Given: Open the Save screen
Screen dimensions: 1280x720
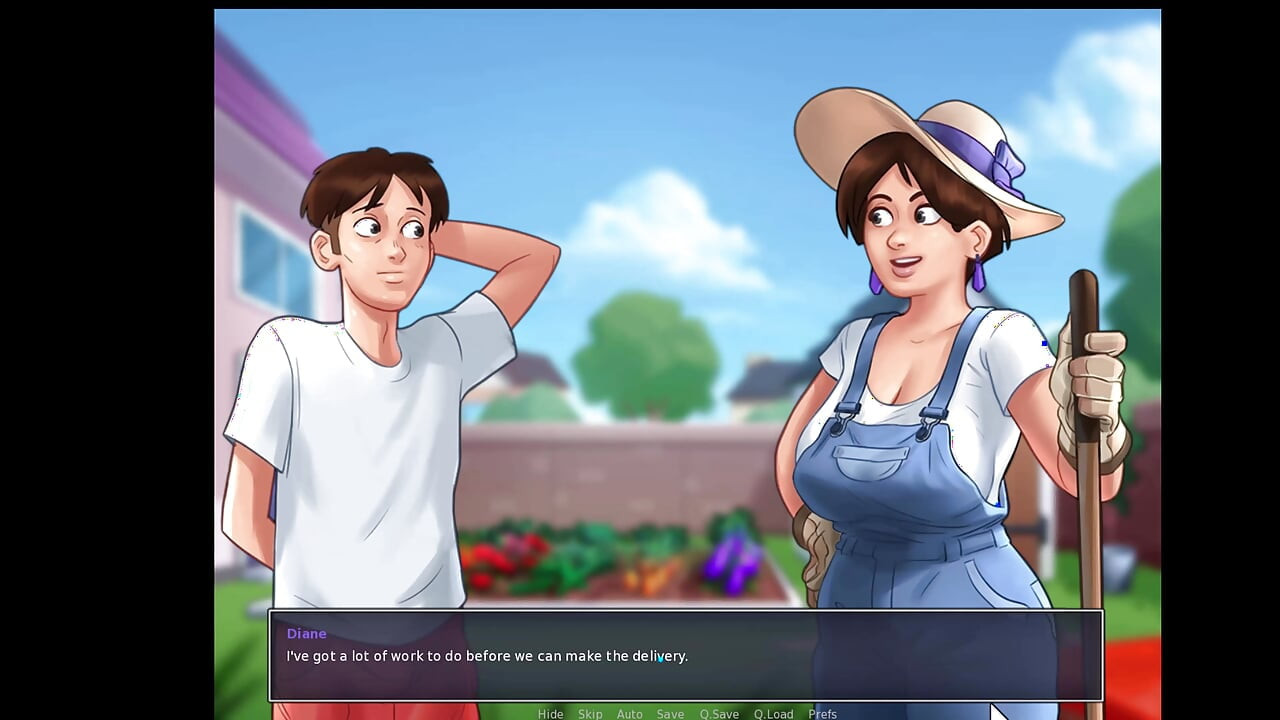Looking at the screenshot, I should 670,714.
